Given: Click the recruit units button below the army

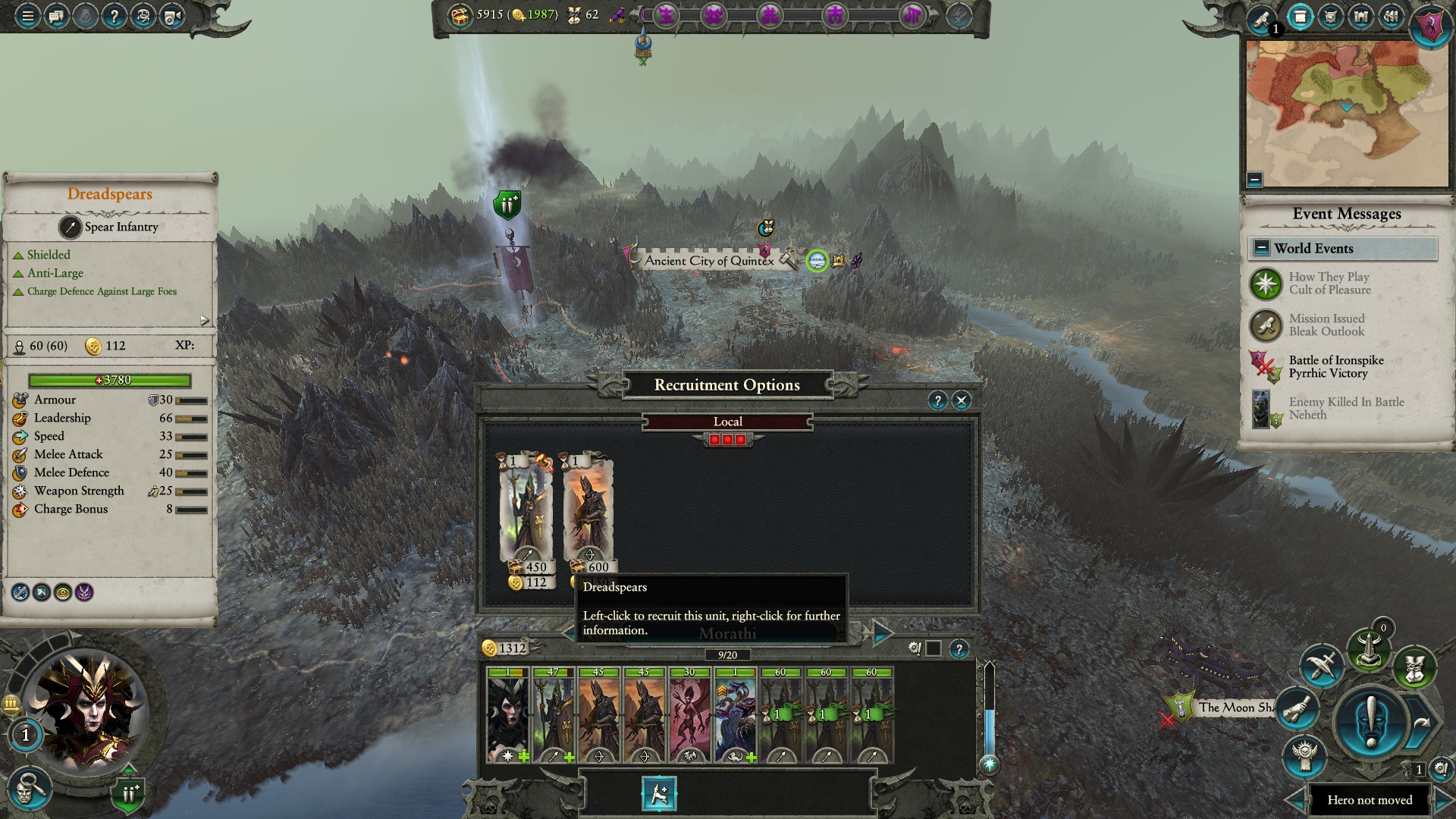Looking at the screenshot, I should click(658, 794).
